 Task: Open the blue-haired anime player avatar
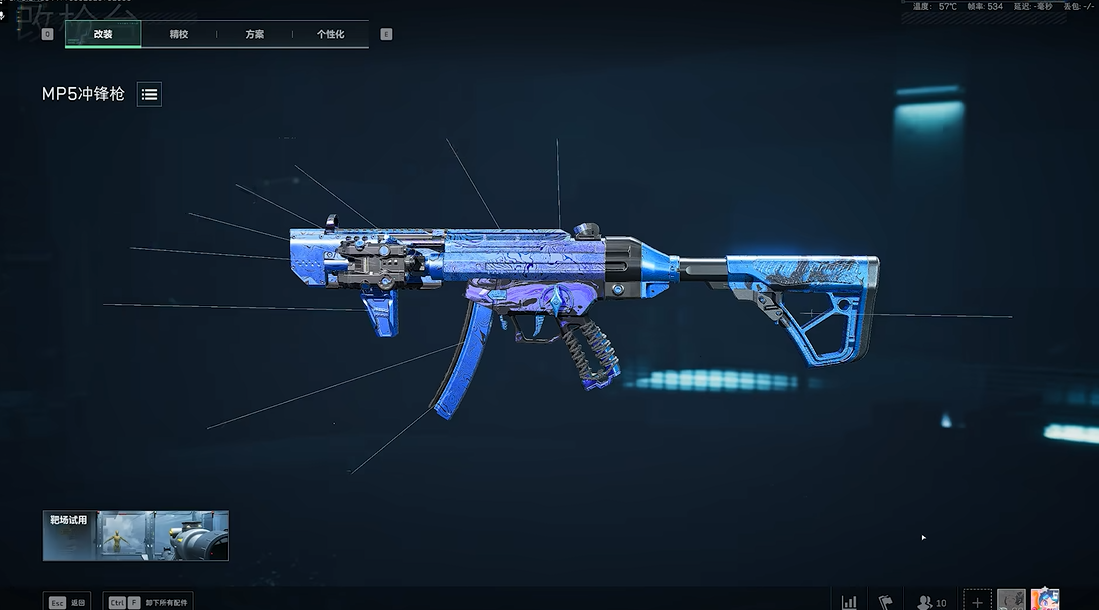coord(1045,600)
